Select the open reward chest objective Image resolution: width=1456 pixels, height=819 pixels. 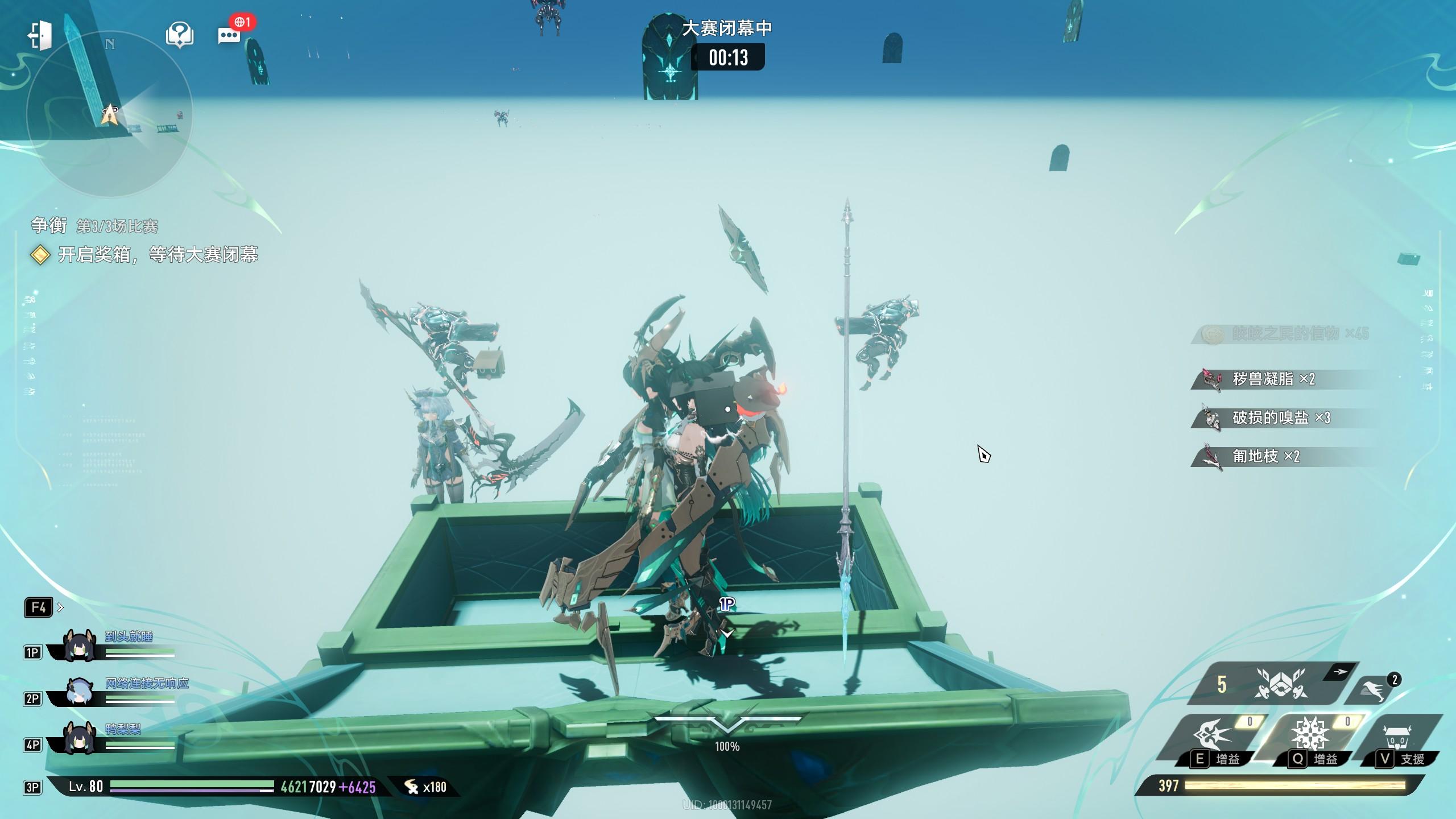[158, 254]
